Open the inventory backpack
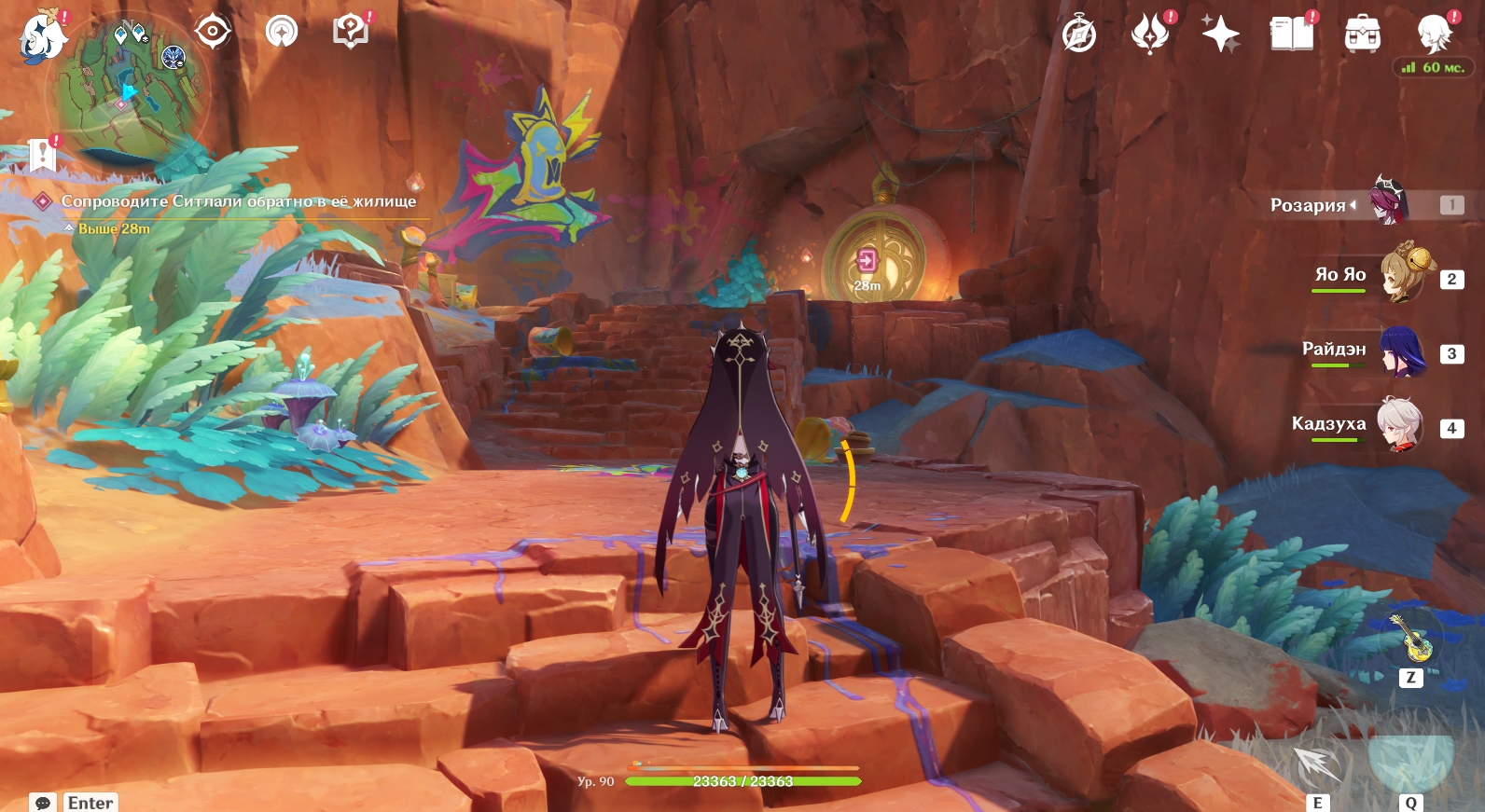Viewport: 1485px width, 812px height. pyautogui.click(x=1362, y=34)
